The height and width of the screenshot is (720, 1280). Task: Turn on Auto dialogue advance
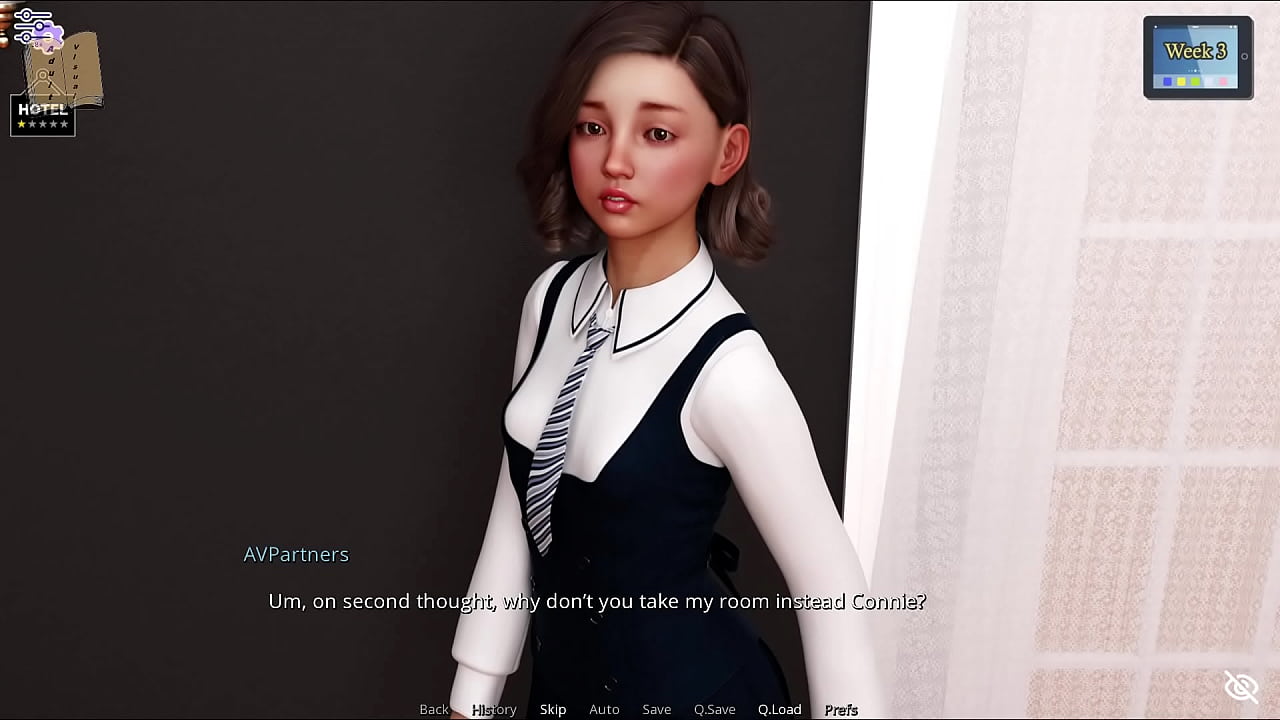(604, 709)
